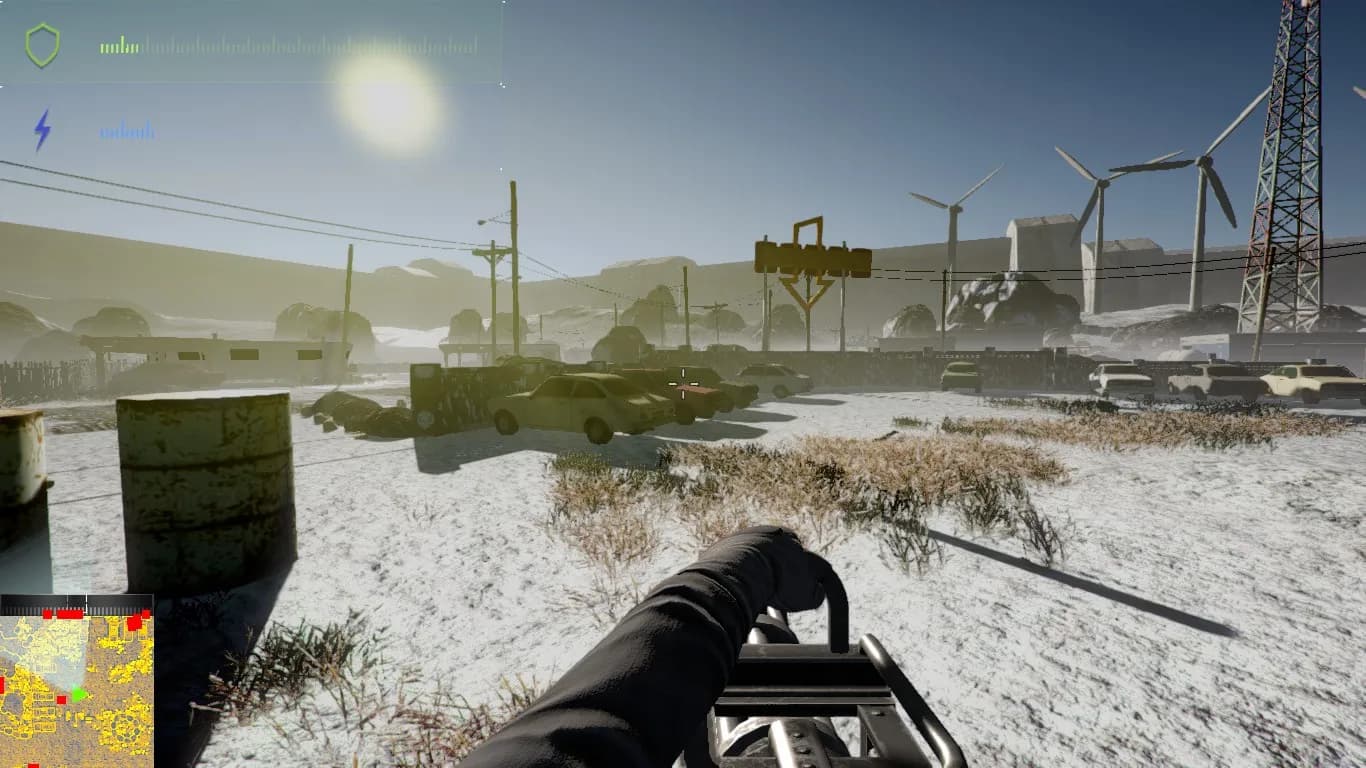1366x768 pixels.
Task: Click the blue lightning stamina icon
Action: (x=44, y=128)
